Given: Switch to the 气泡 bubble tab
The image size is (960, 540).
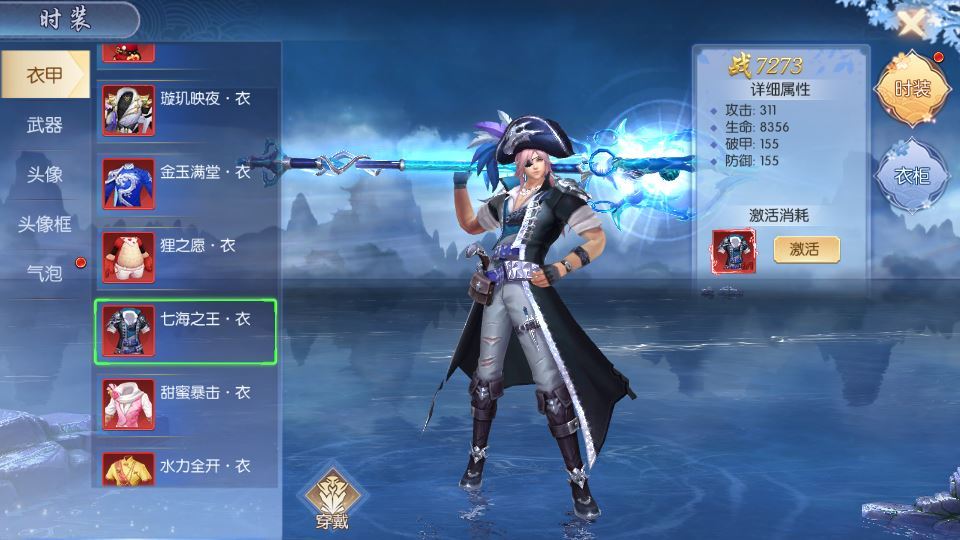Looking at the screenshot, I should [44, 272].
